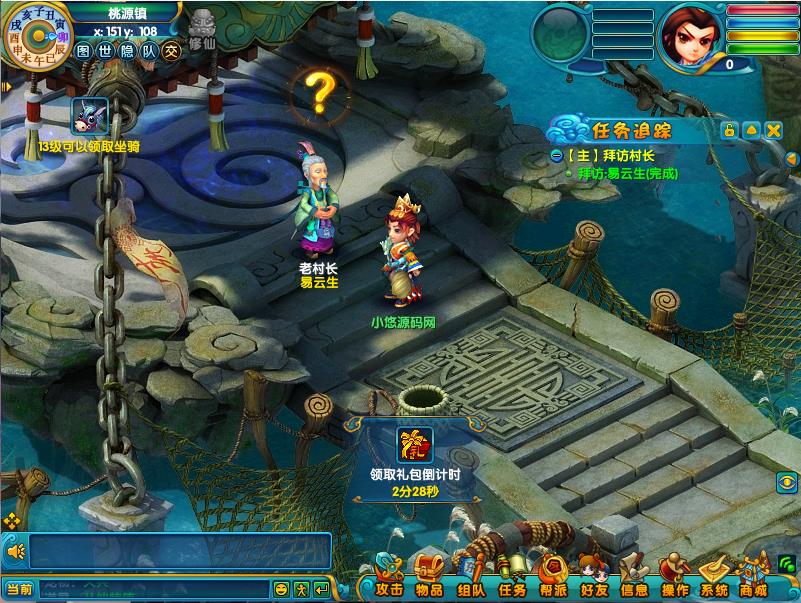Open the emoji picker in chat
The height and width of the screenshot is (603, 801).
coord(282,589)
